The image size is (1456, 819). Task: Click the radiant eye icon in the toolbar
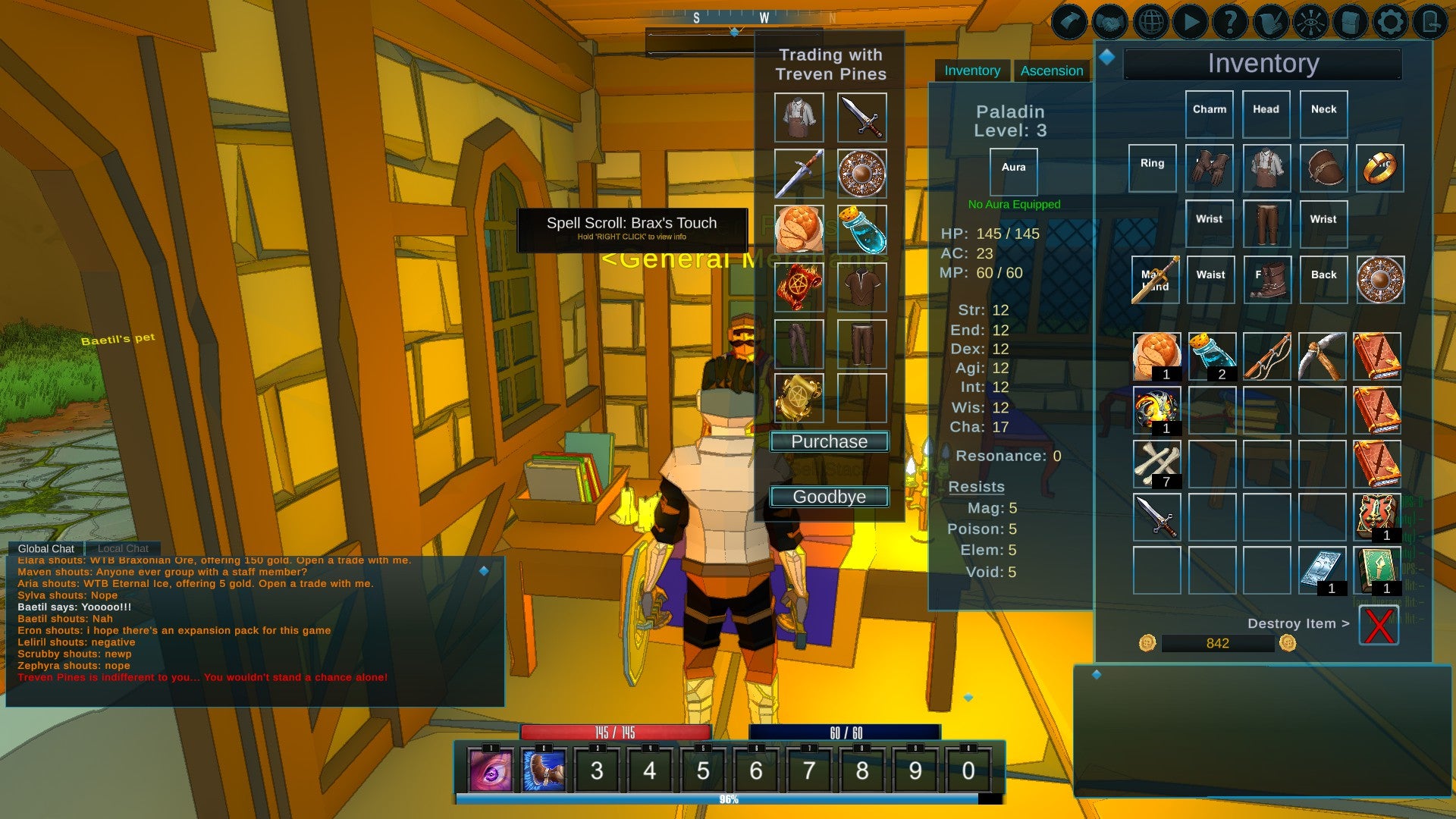click(1310, 21)
